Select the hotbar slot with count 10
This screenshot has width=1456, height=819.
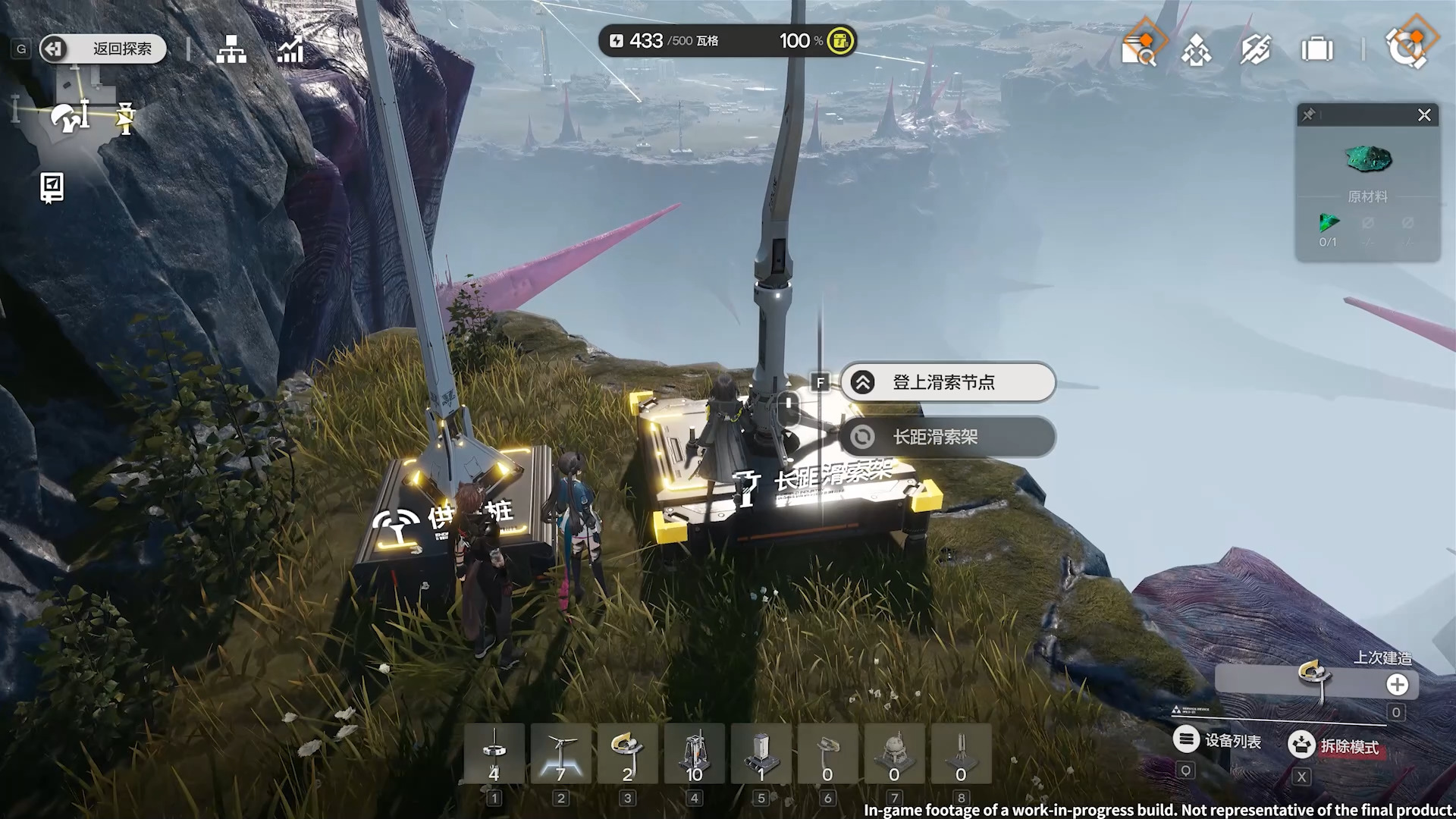[694, 754]
